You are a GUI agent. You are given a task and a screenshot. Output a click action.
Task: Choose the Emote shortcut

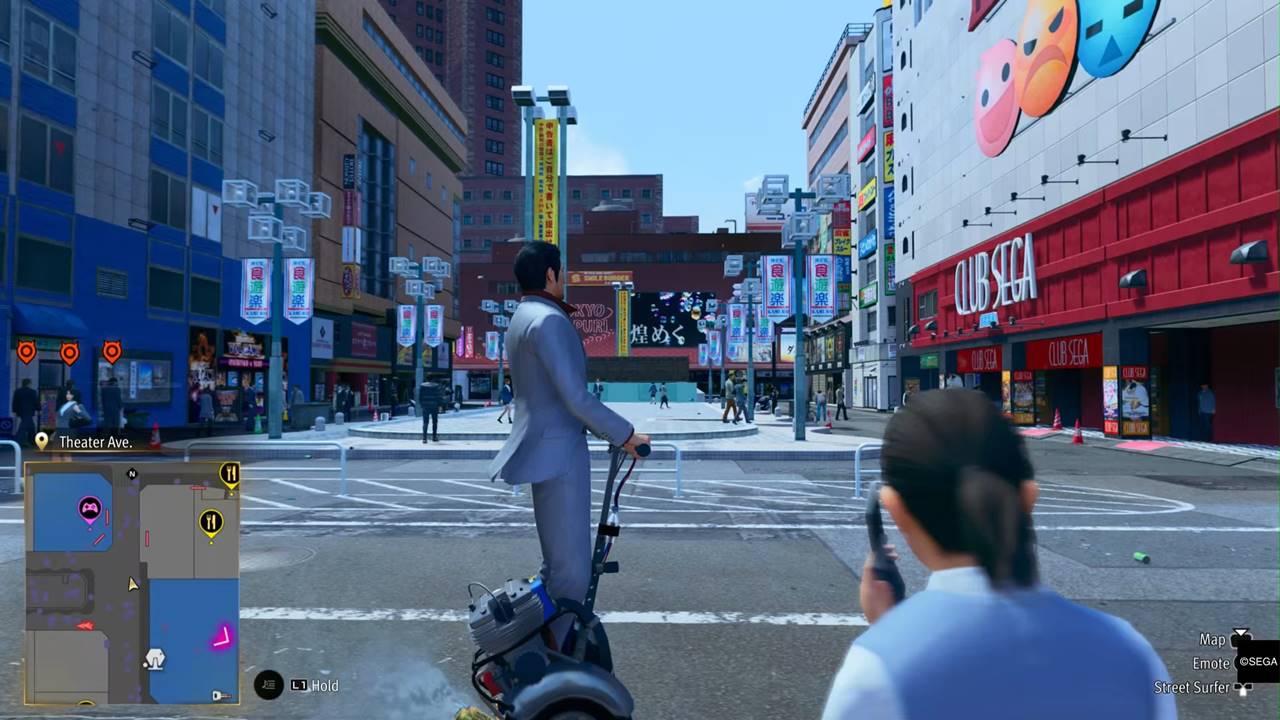(1211, 663)
